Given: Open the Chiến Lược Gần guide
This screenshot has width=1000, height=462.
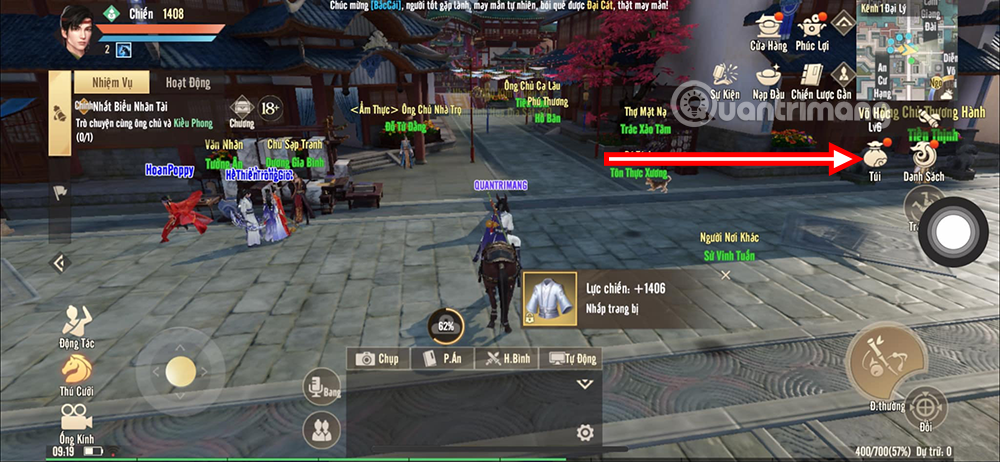Looking at the screenshot, I should tap(814, 78).
